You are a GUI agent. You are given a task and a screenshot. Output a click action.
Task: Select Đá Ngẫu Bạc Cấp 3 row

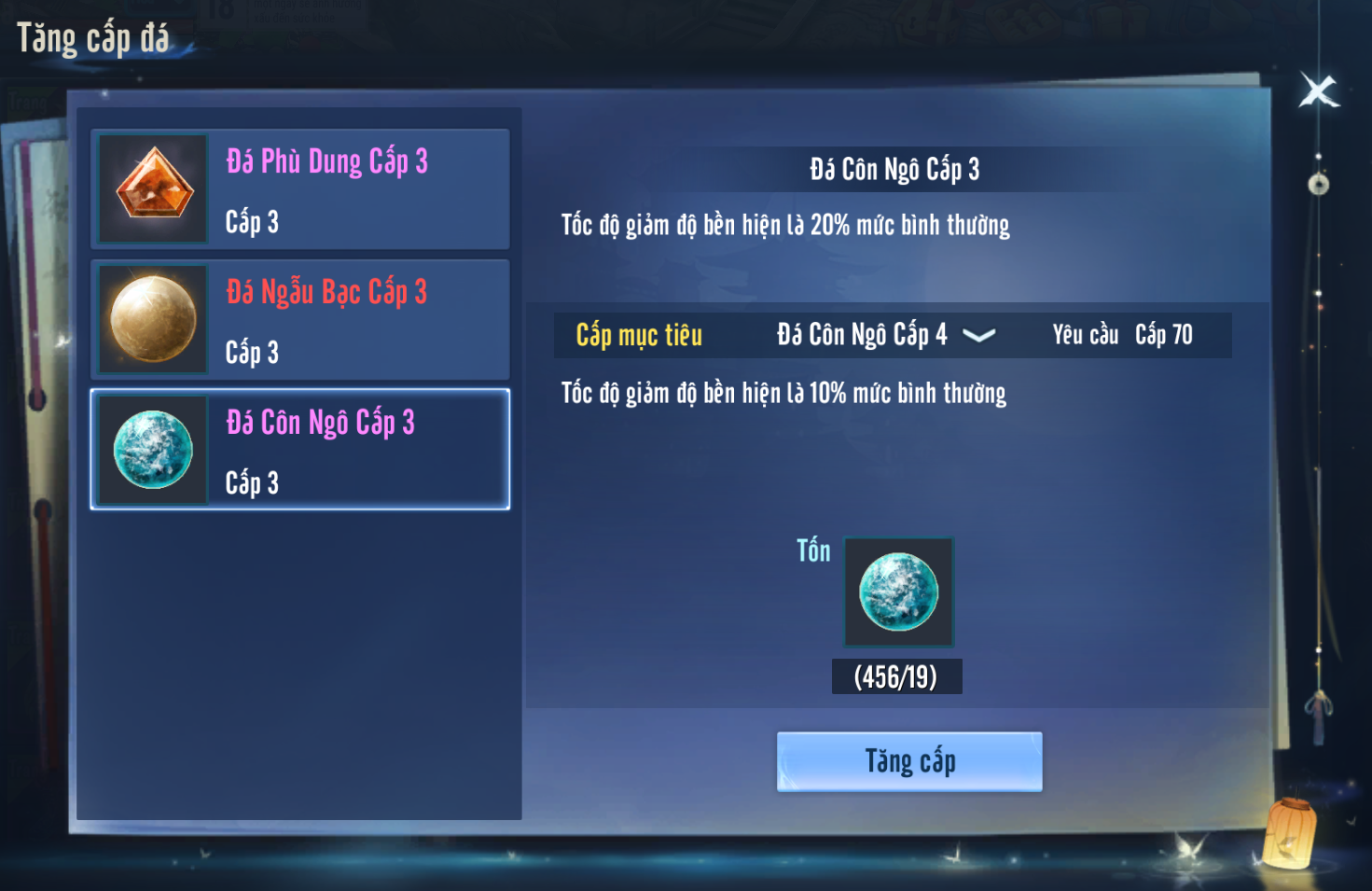click(x=300, y=320)
